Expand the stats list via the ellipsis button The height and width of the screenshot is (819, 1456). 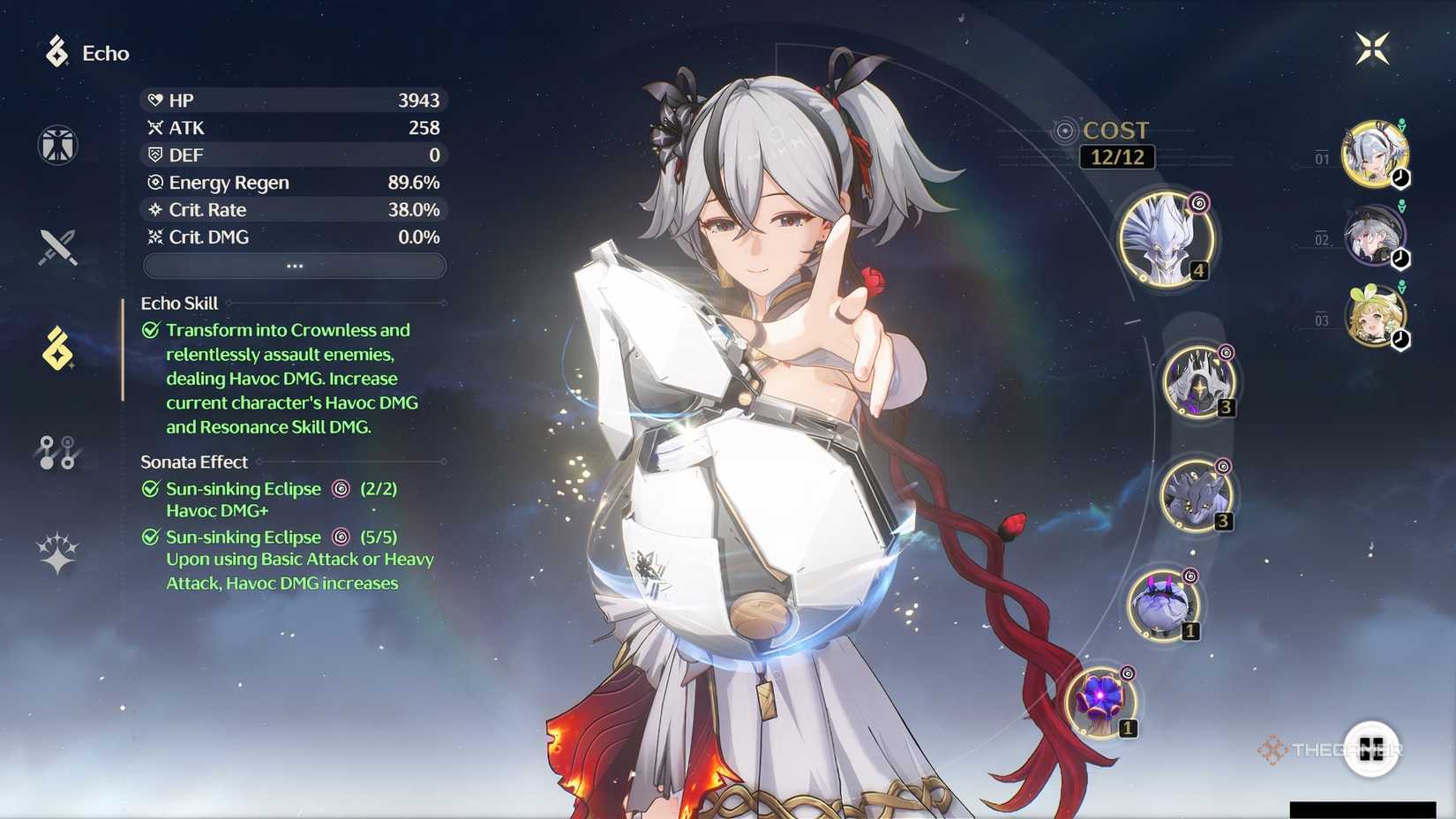pos(294,266)
